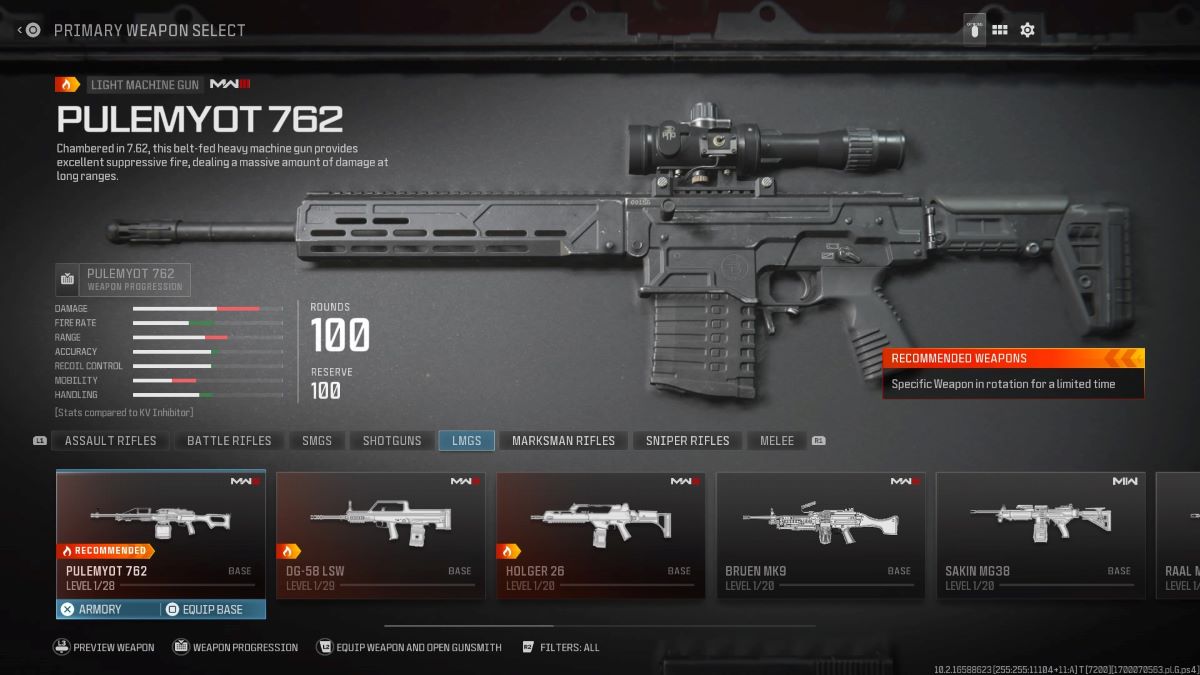This screenshot has width=1200, height=675.
Task: Select the SMGs category tab
Action: click(x=317, y=441)
